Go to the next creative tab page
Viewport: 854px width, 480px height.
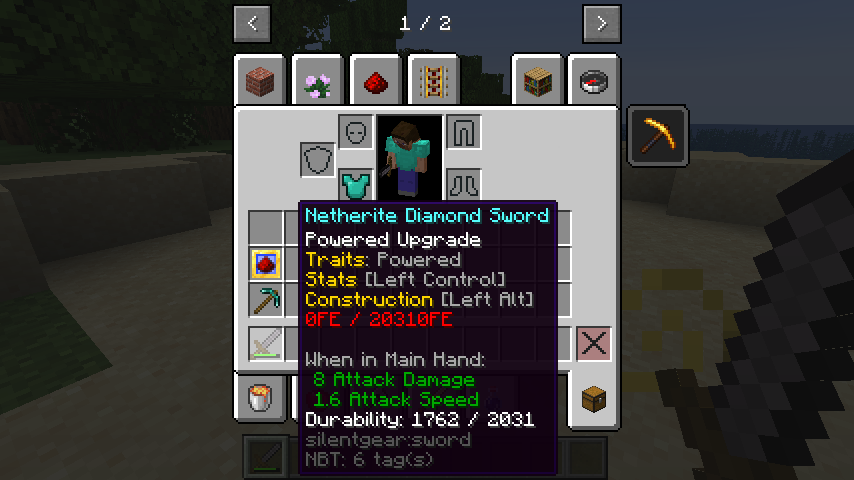tap(601, 24)
